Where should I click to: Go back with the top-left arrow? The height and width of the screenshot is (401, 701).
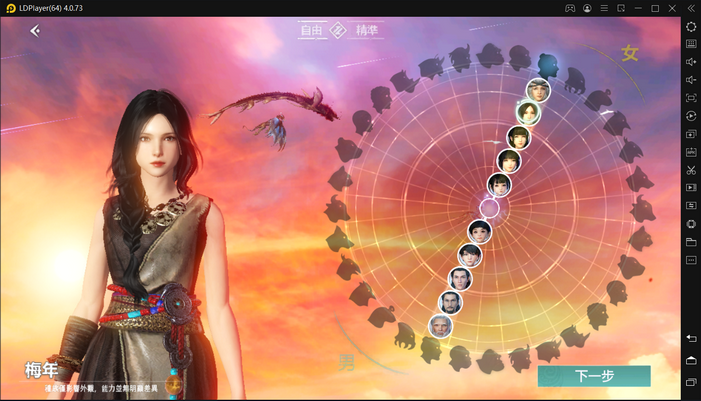pos(35,31)
